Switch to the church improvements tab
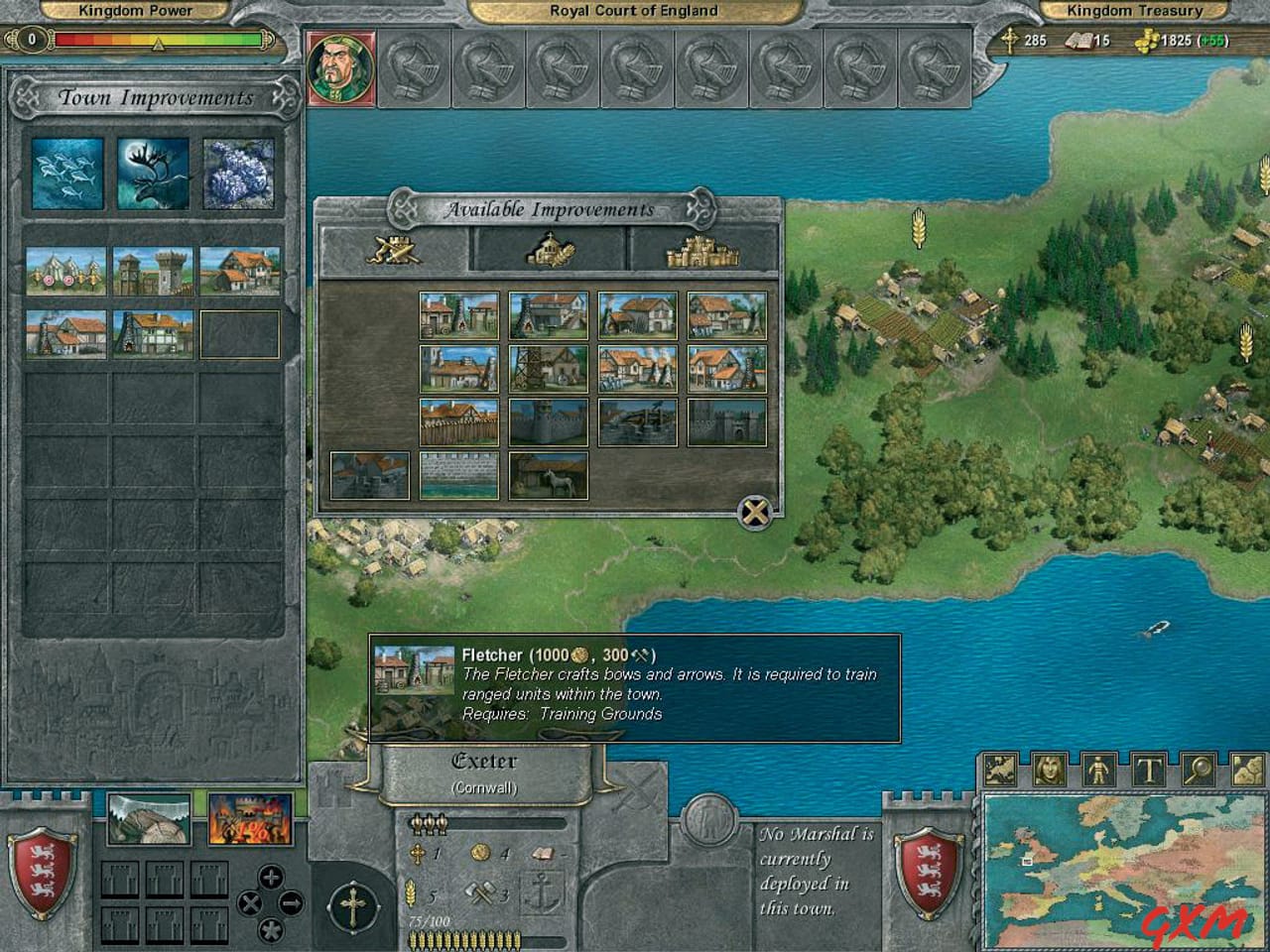The width and height of the screenshot is (1270, 952). click(x=553, y=251)
